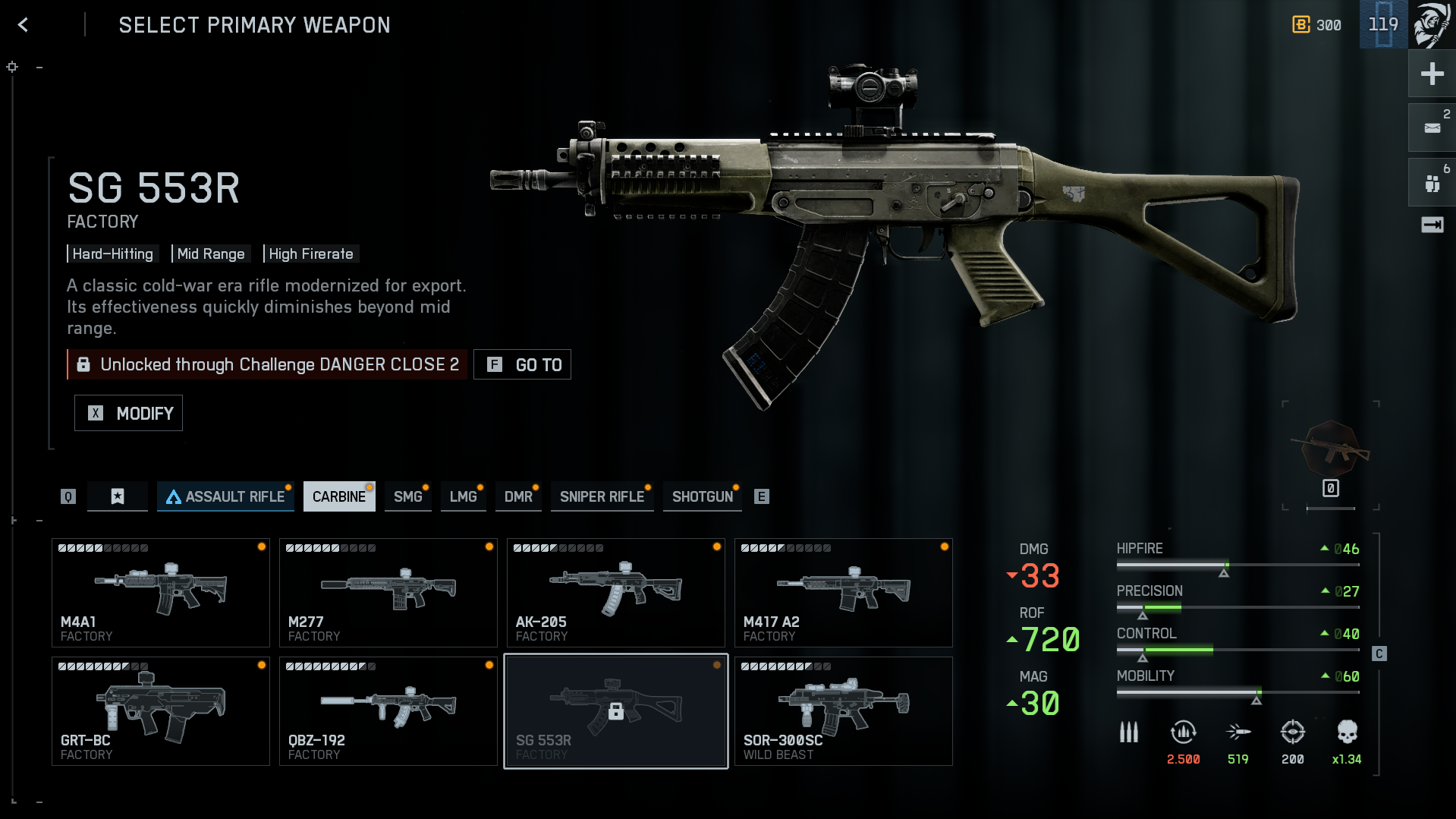This screenshot has height=819, width=1456.
Task: Go back using the arrow button
Action: coord(24,25)
